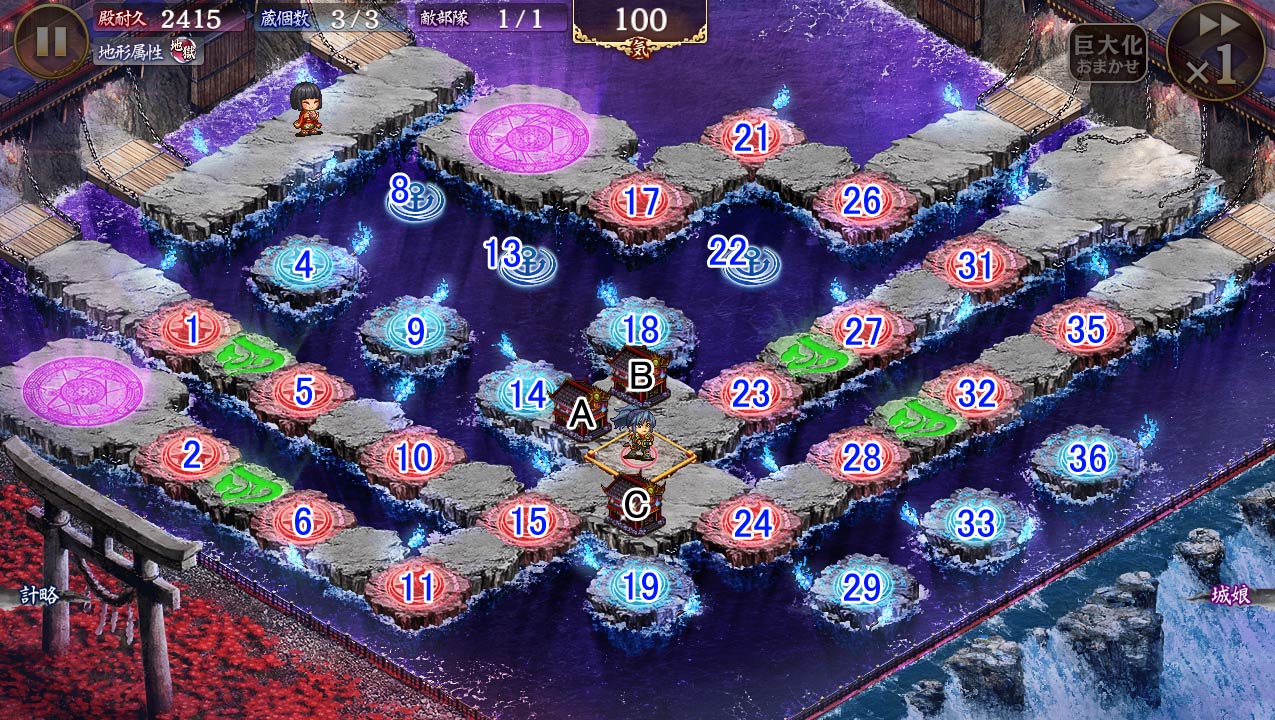Select red placement tile 1

pos(191,327)
